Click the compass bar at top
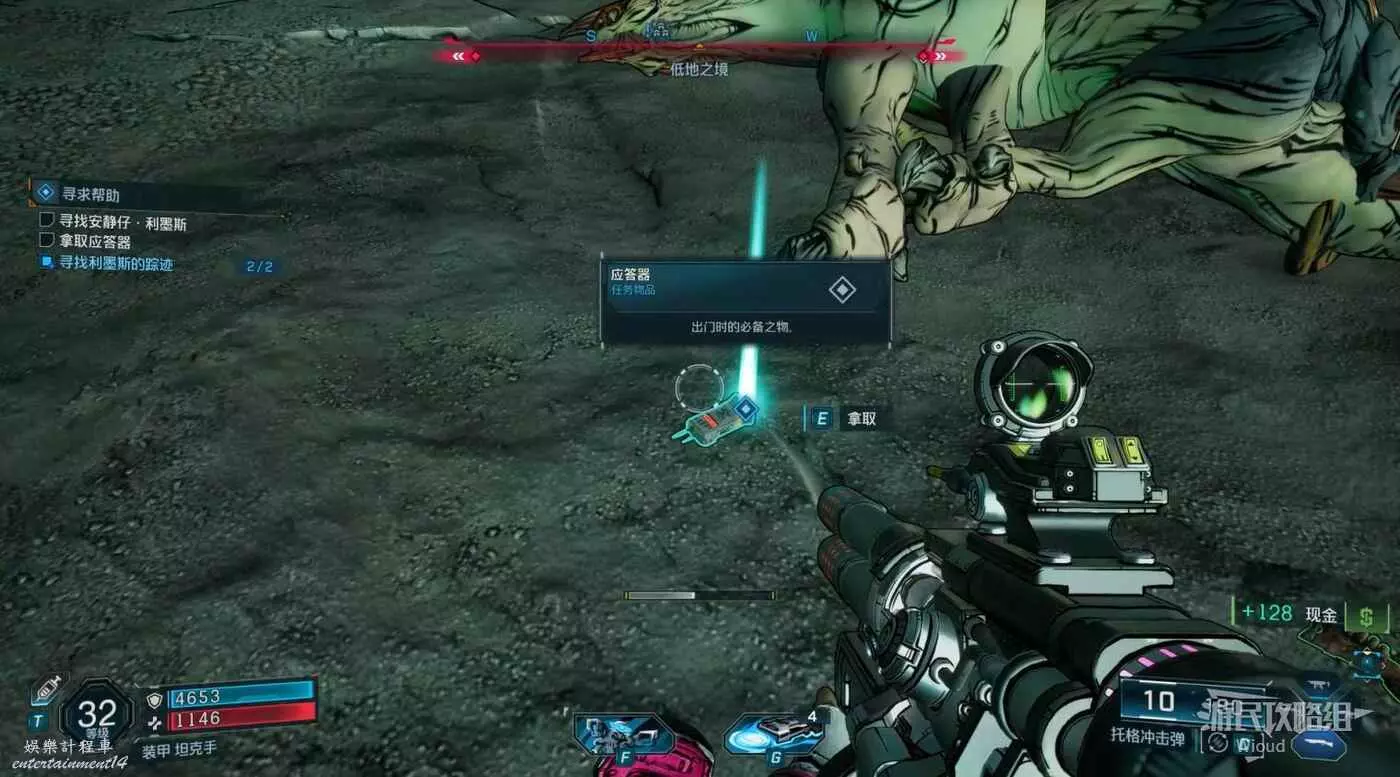The width and height of the screenshot is (1400, 777). (x=699, y=55)
